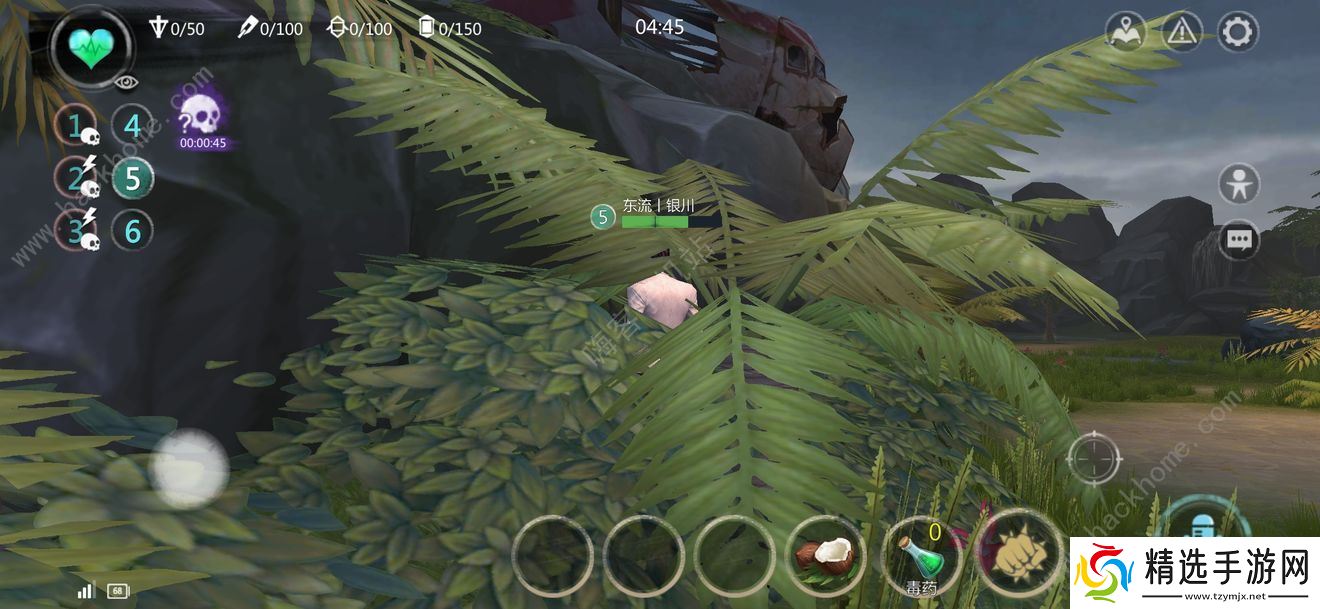Image resolution: width=1320 pixels, height=609 pixels.
Task: Select the coconut item slot
Action: 827,555
